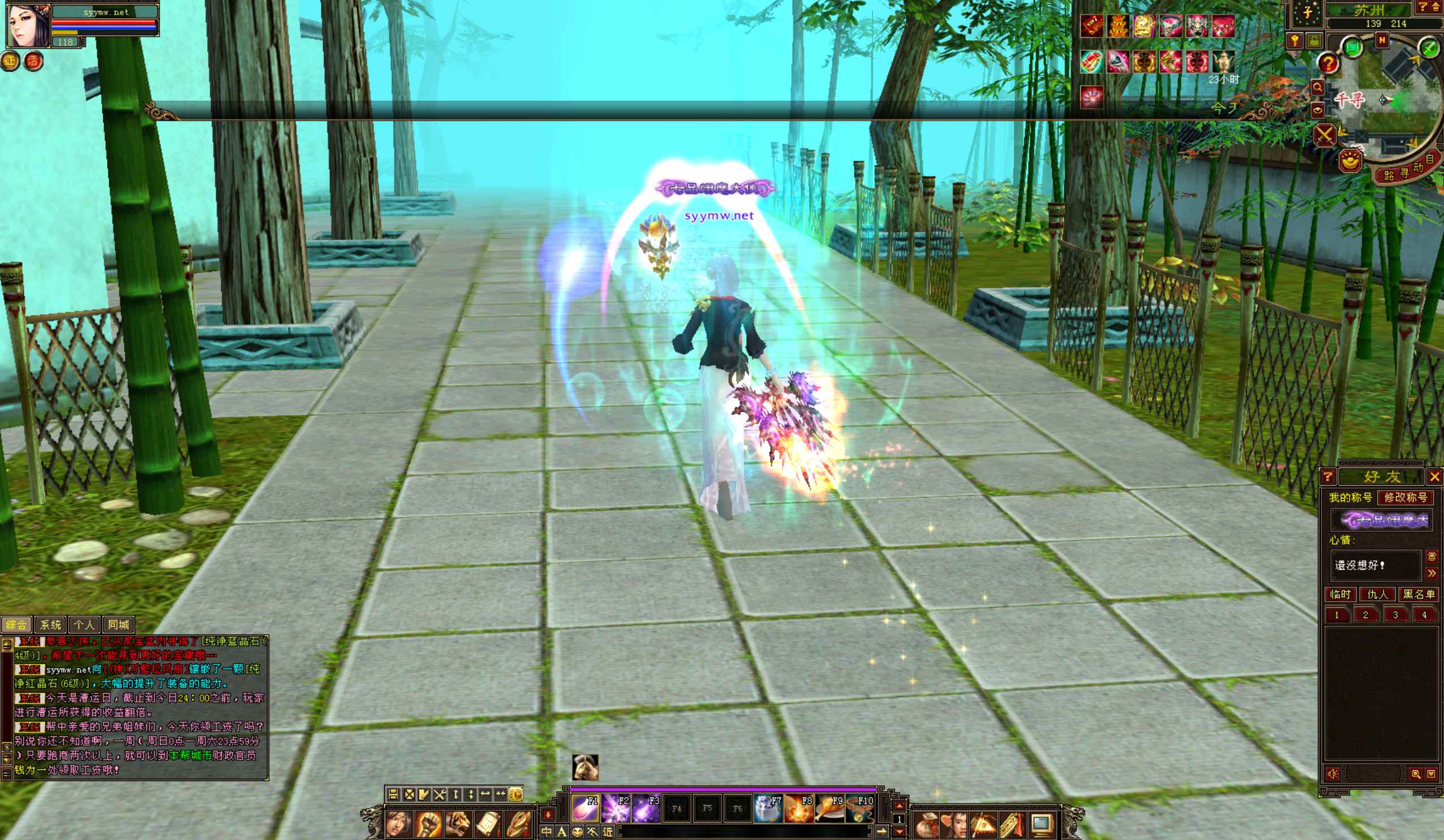Switch to the 仇人 enemies list
The width and height of the screenshot is (1444, 840).
point(1378,594)
